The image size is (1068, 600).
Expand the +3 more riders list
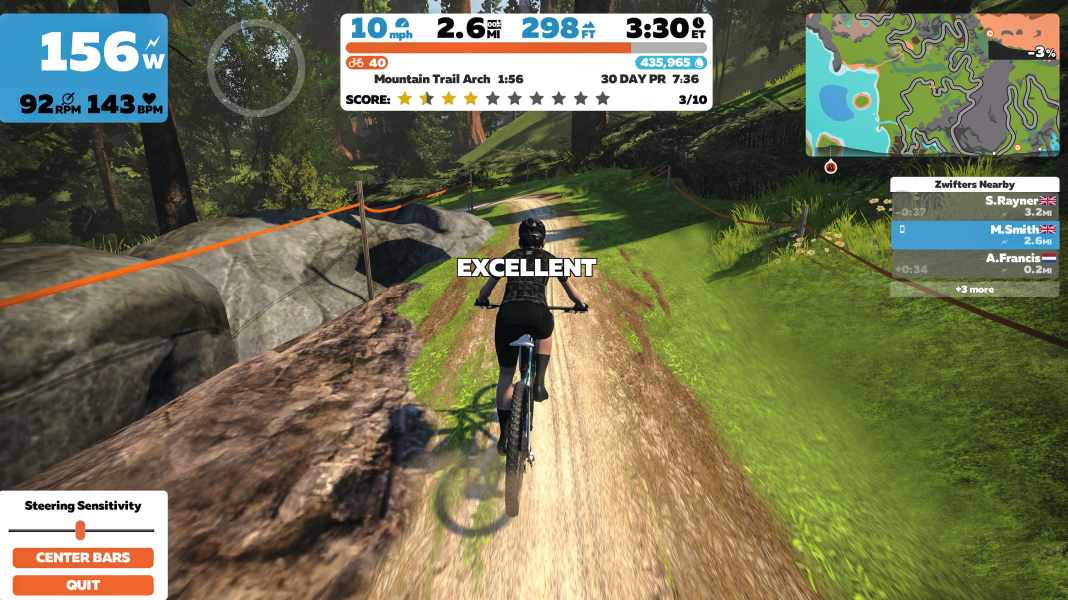[974, 289]
